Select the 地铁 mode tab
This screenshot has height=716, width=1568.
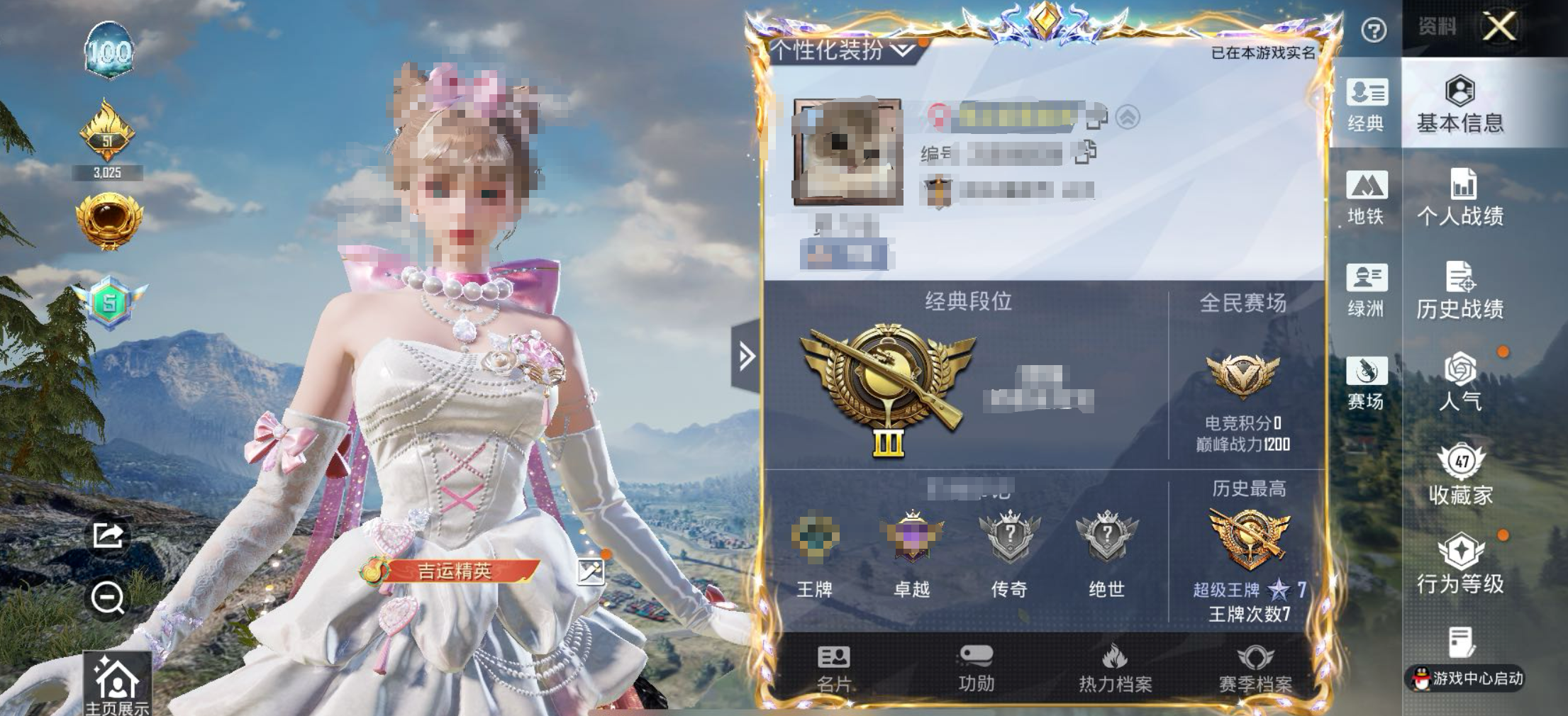click(x=1366, y=198)
